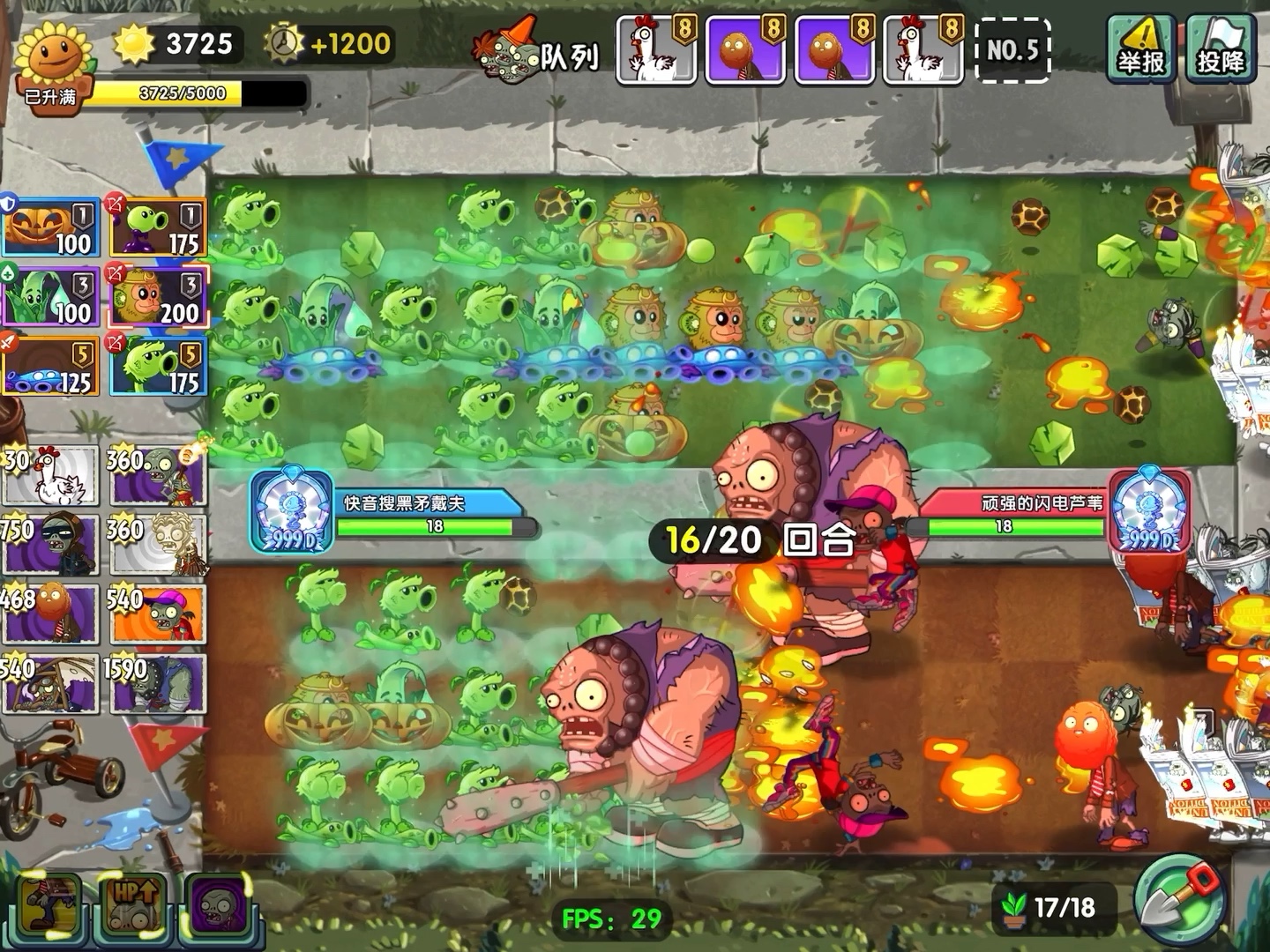
Task: Activate the walking zombie speed skill
Action: coord(50,905)
